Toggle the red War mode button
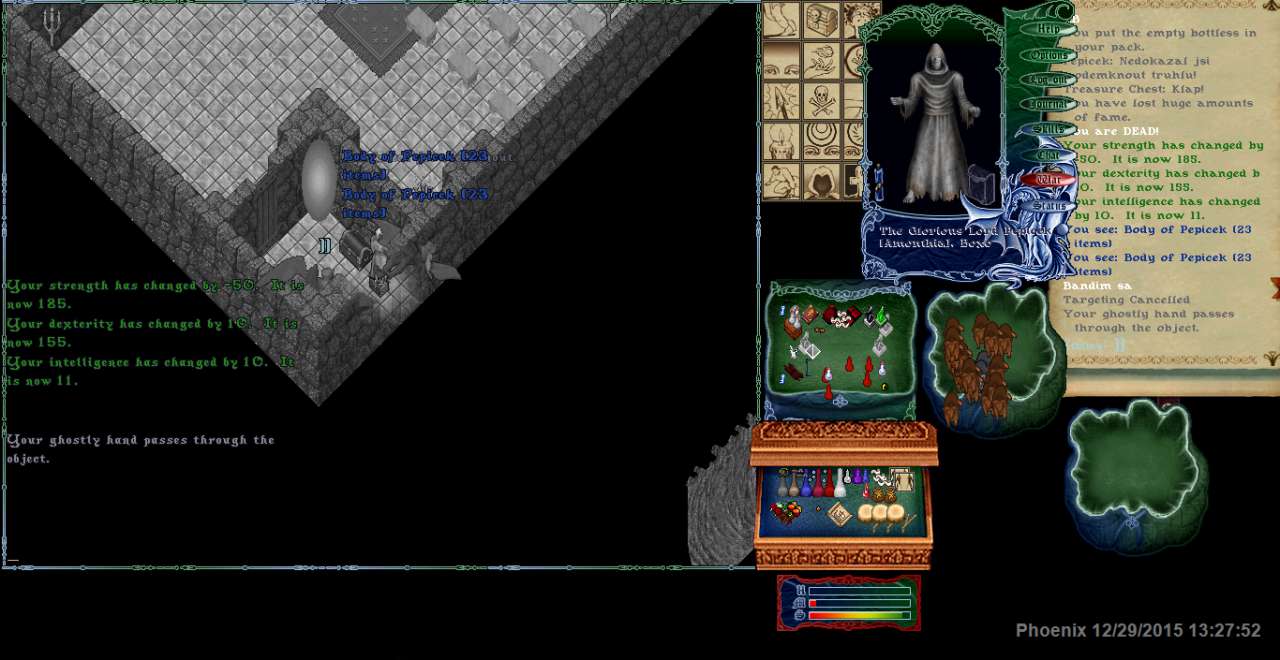Image resolution: width=1280 pixels, height=660 pixels. (1047, 180)
